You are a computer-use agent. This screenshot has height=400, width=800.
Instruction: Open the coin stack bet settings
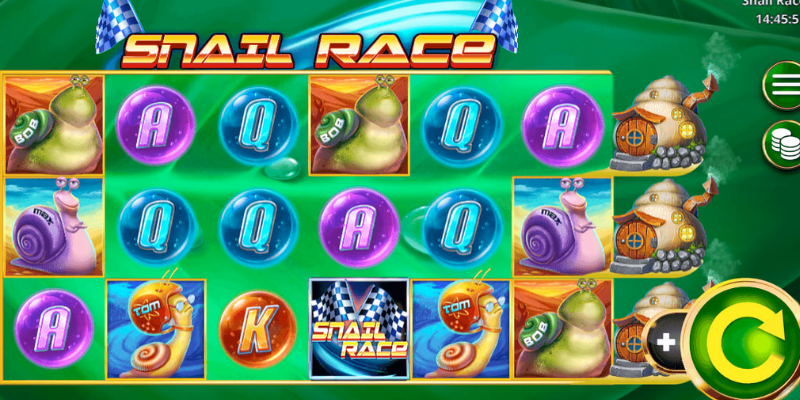tap(781, 142)
